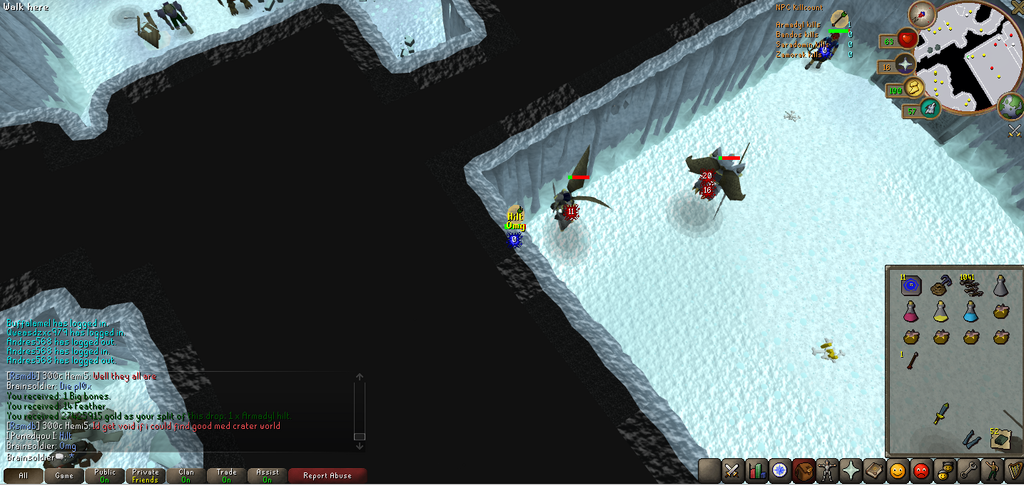Open the wrench Options tab

[x=967, y=470]
